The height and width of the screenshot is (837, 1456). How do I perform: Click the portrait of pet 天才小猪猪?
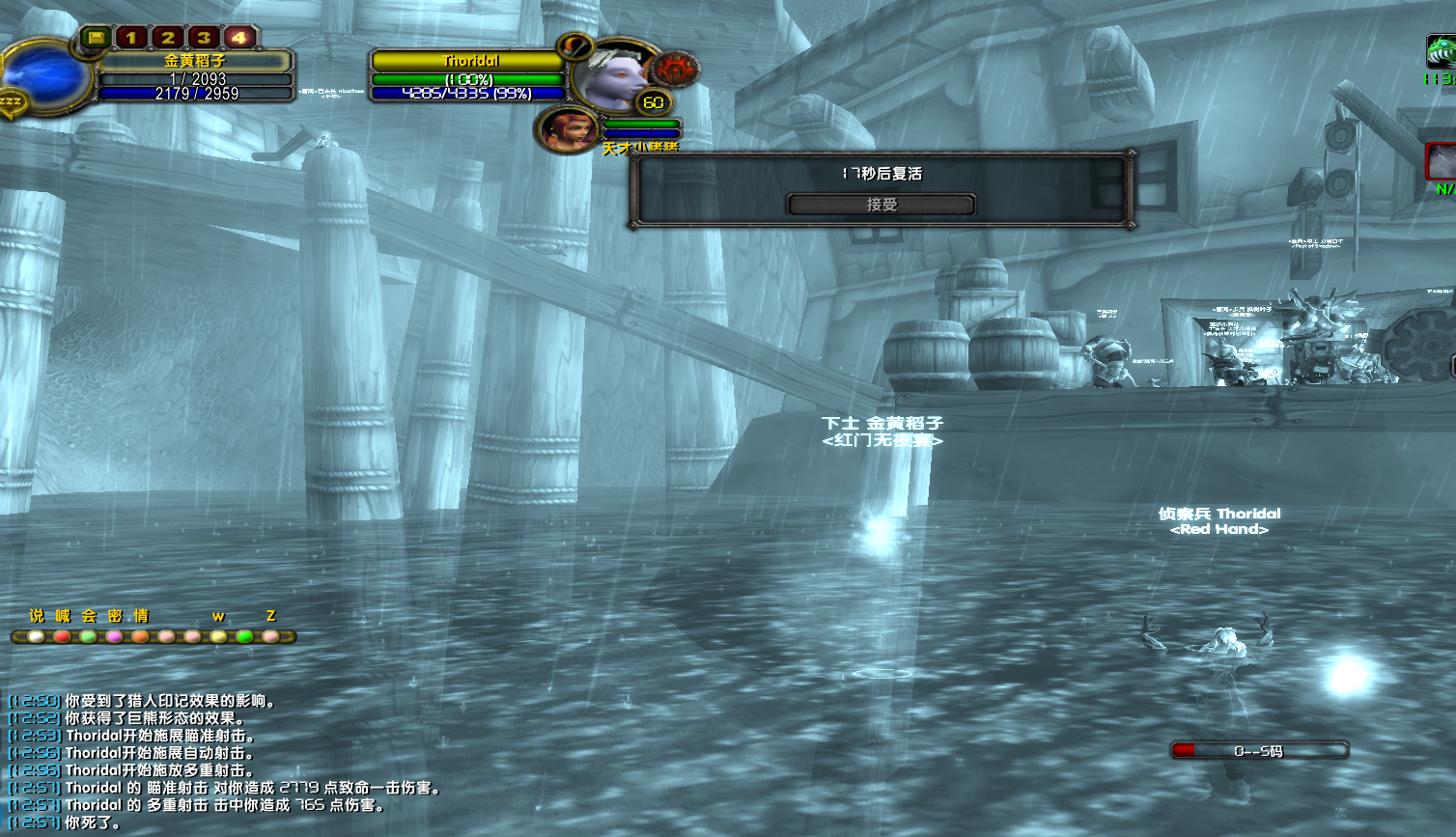tap(568, 130)
